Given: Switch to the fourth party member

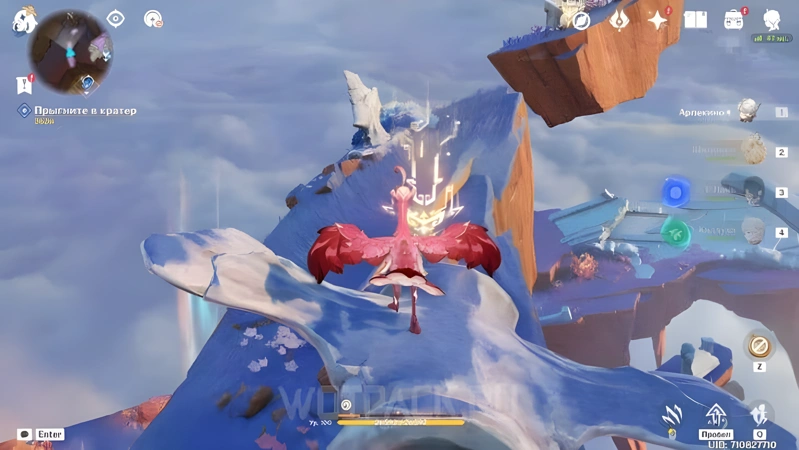Looking at the screenshot, I should 752,232.
